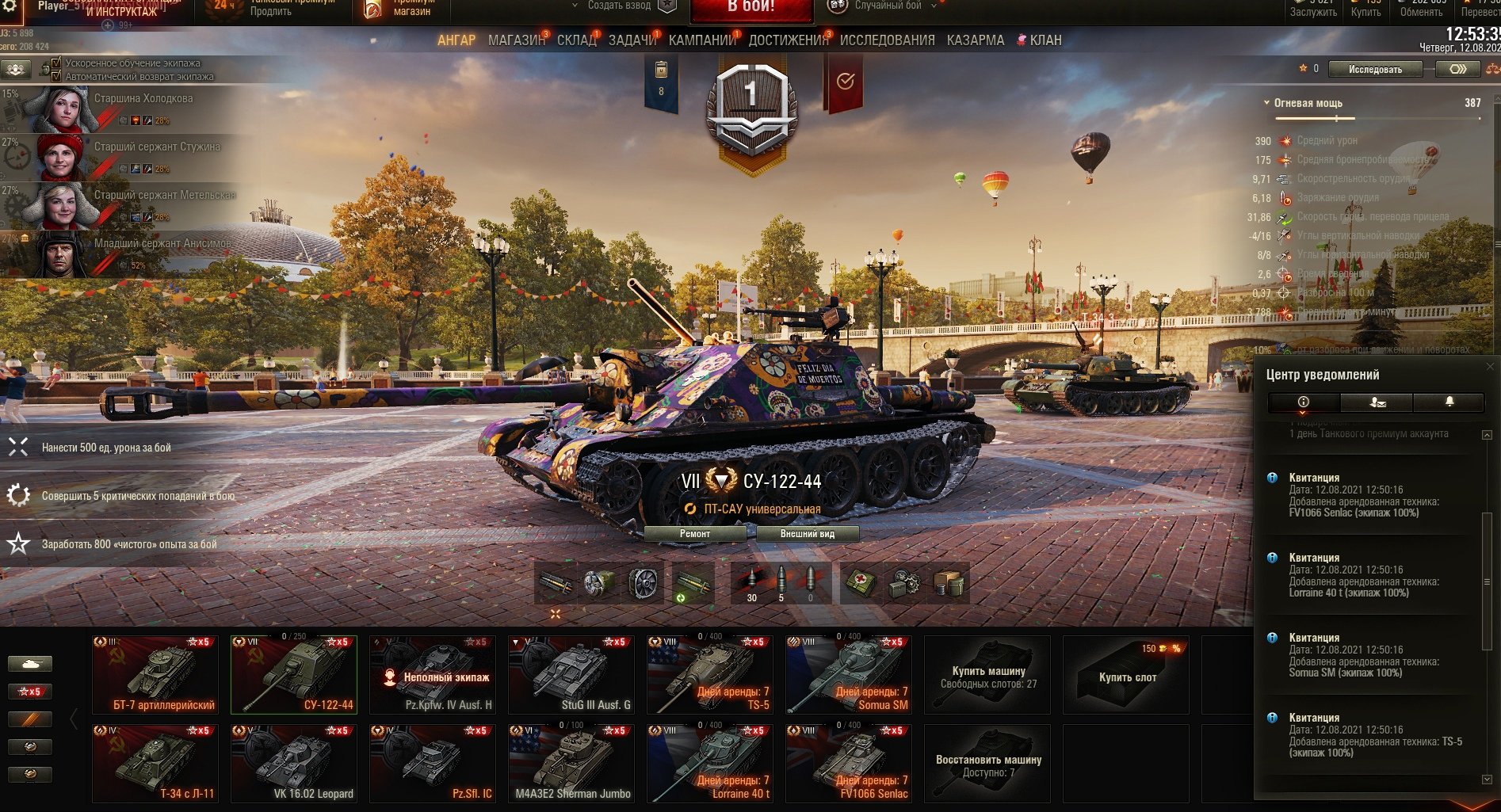Image resolution: width=1501 pixels, height=812 pixels.
Task: Open the МАГАЗИН tab
Action: coord(516,40)
